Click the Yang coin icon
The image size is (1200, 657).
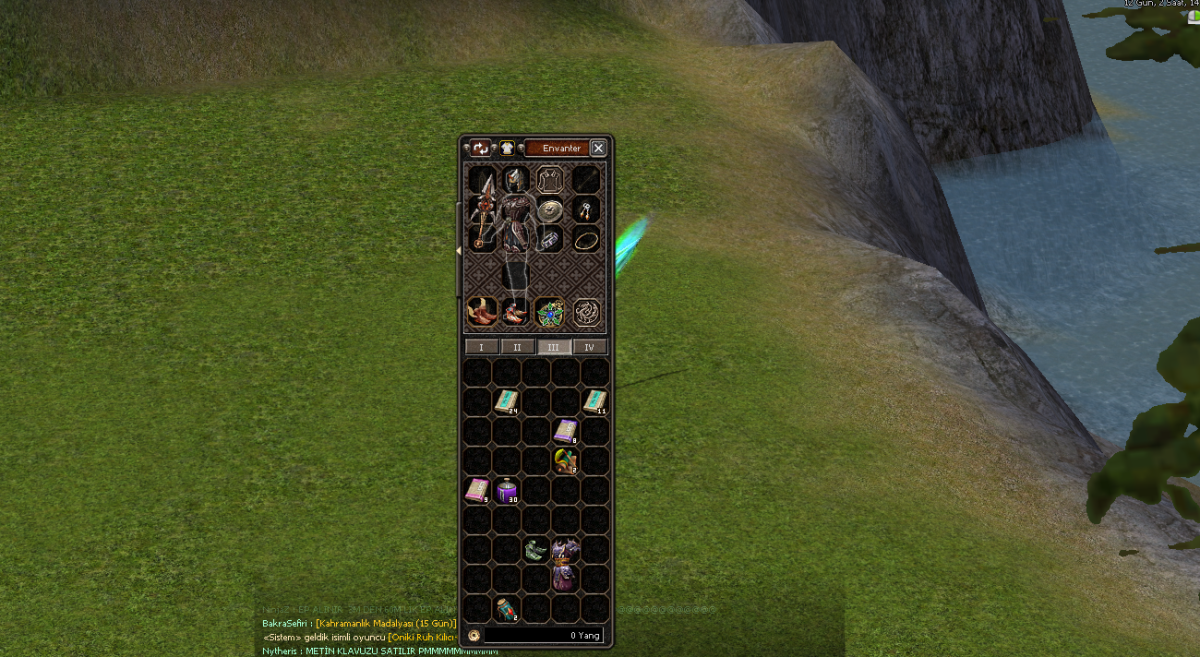click(x=473, y=635)
